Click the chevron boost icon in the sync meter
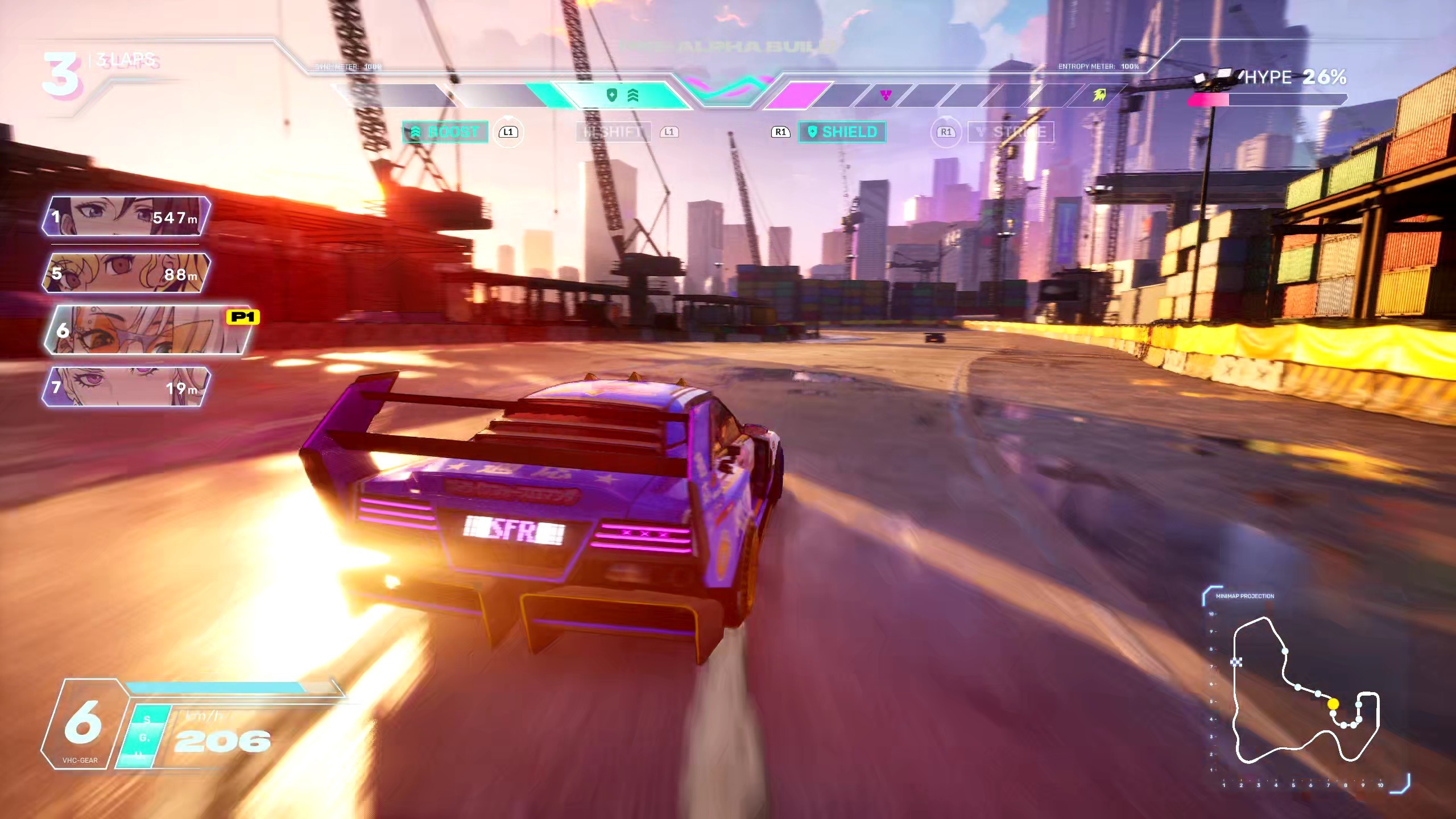The width and height of the screenshot is (1456, 819). pos(632,95)
